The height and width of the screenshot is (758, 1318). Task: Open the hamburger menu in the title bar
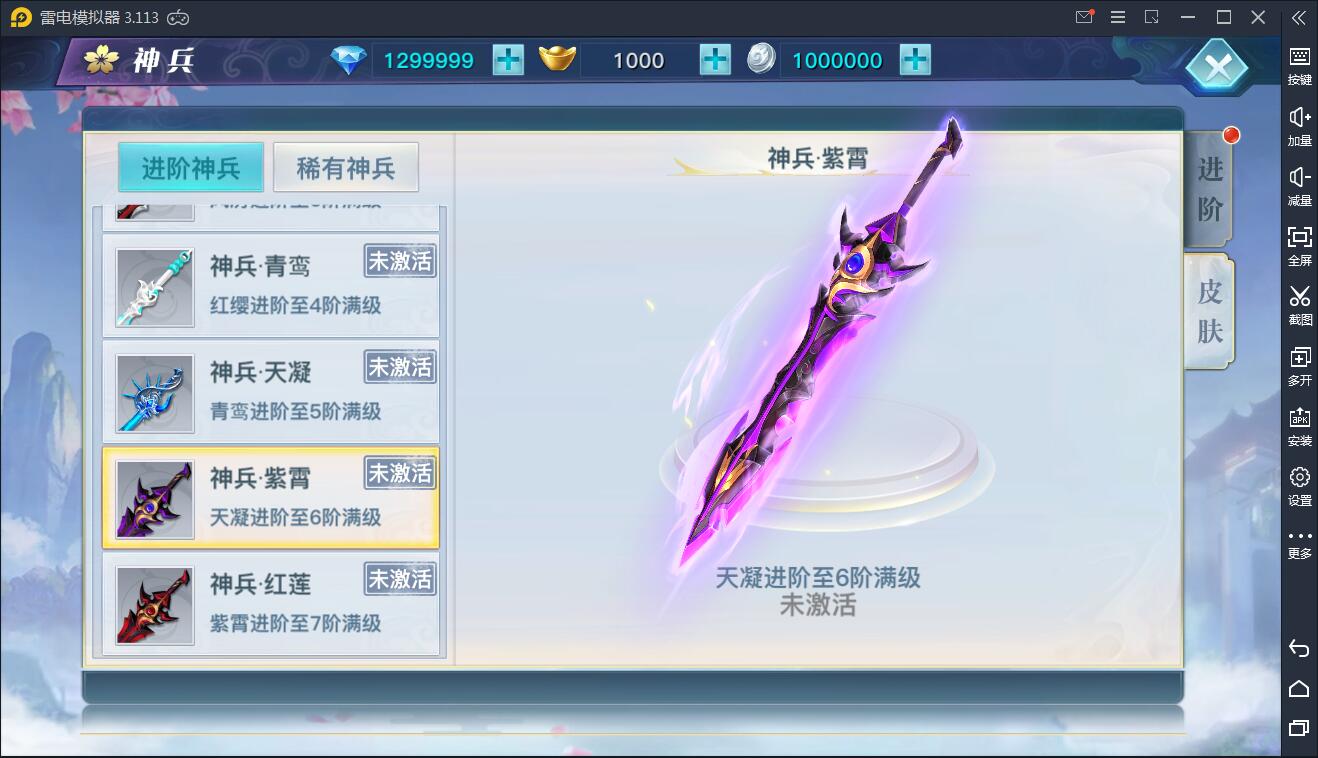click(1117, 17)
